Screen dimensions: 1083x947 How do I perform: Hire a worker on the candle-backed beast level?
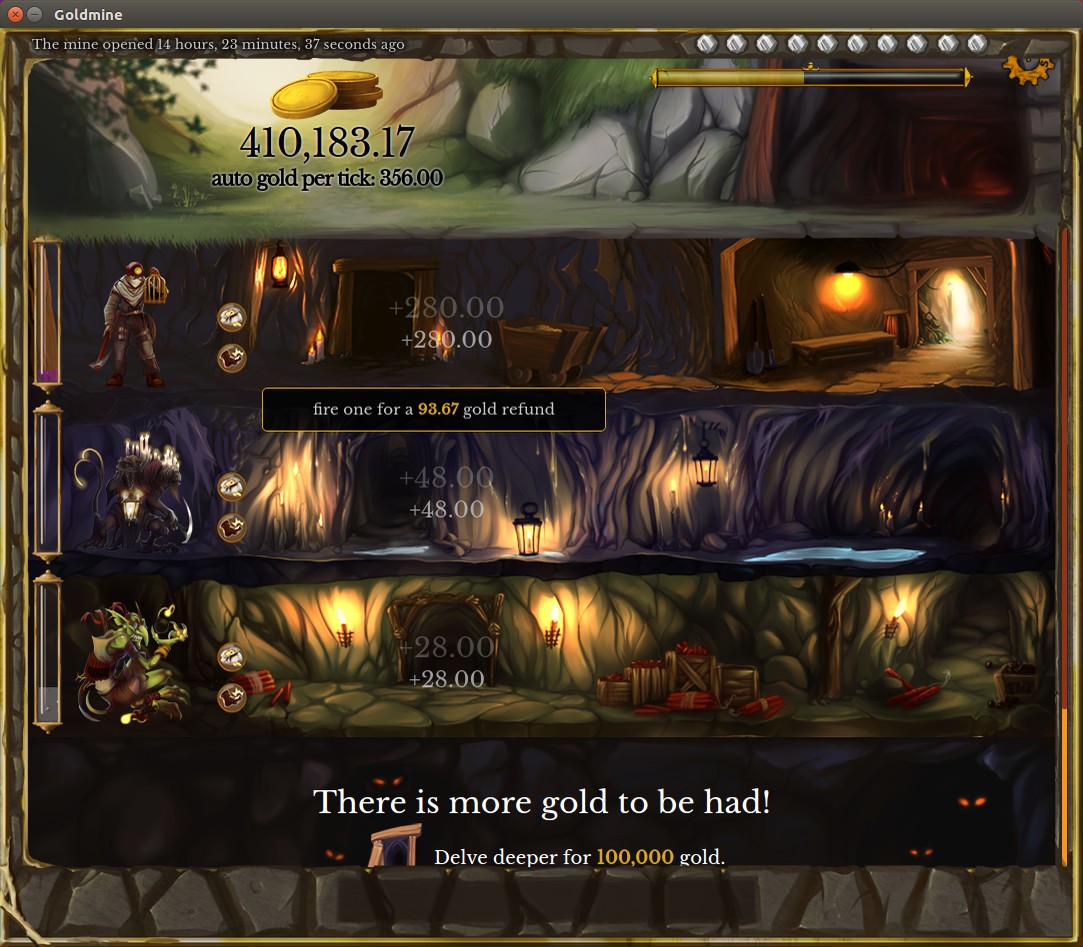pyautogui.click(x=232, y=487)
